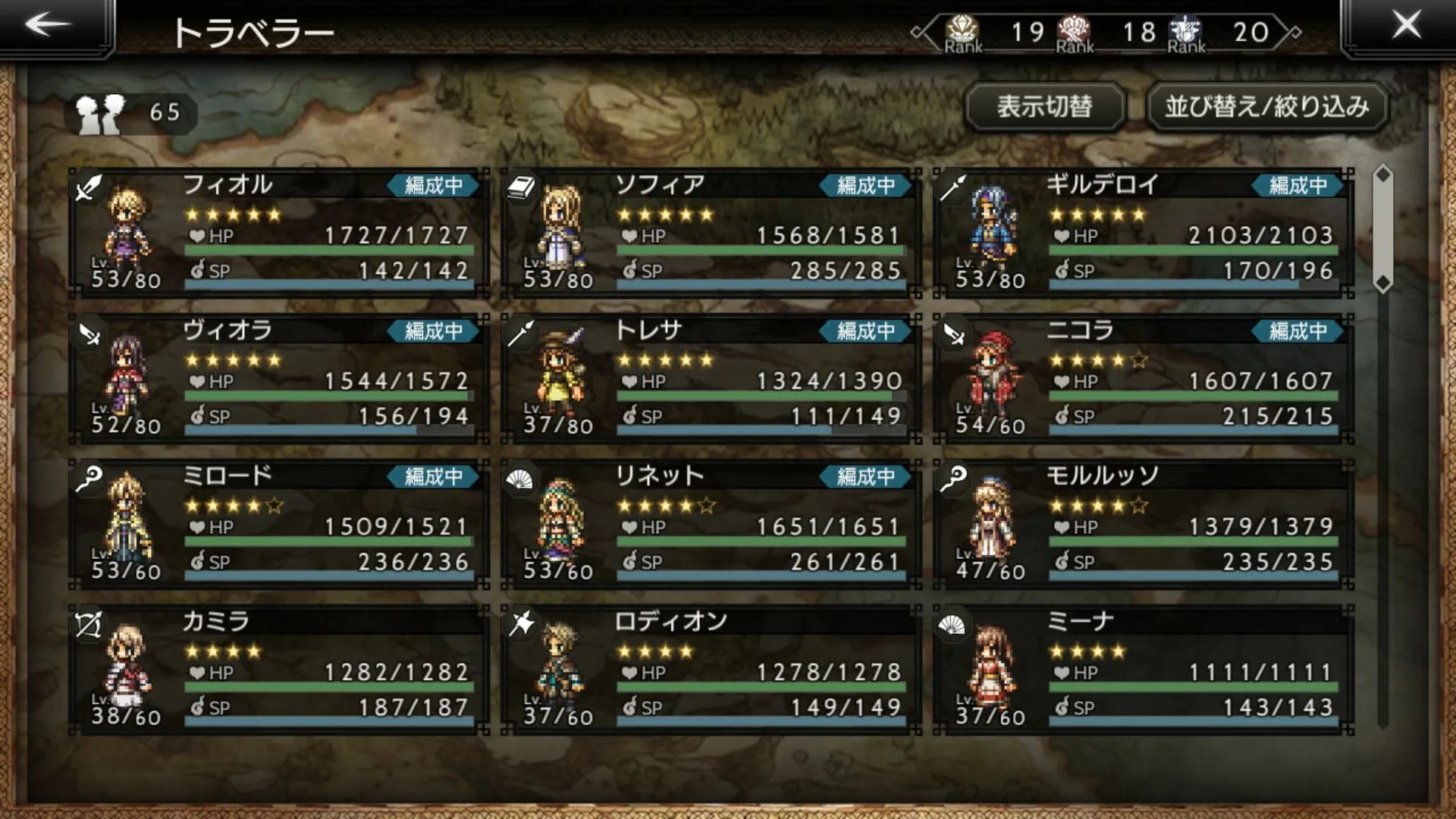Select traveler カミラ
This screenshot has width=1456, height=819.
278,669
